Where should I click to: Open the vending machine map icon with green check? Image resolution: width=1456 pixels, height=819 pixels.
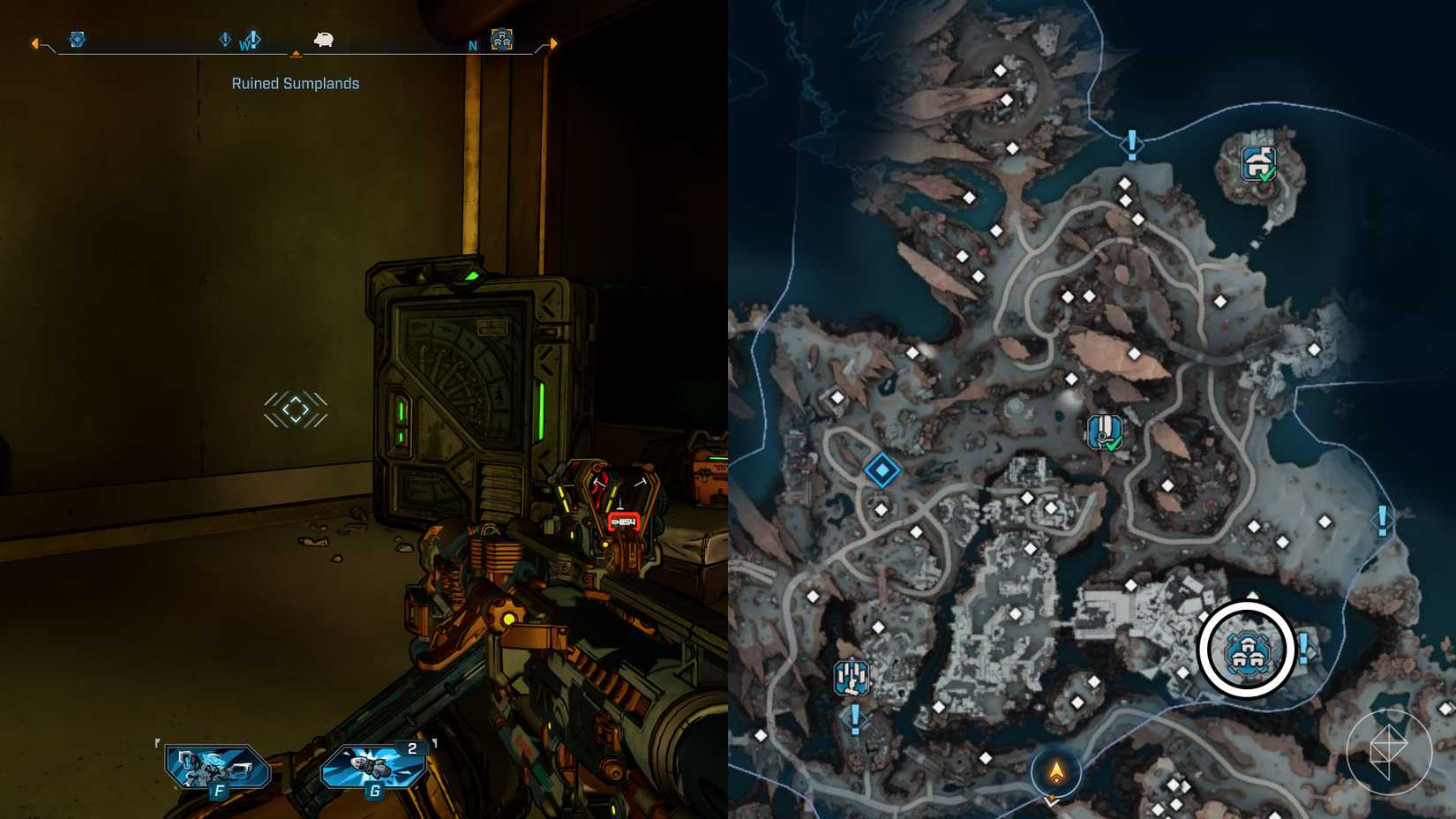coord(1104,432)
